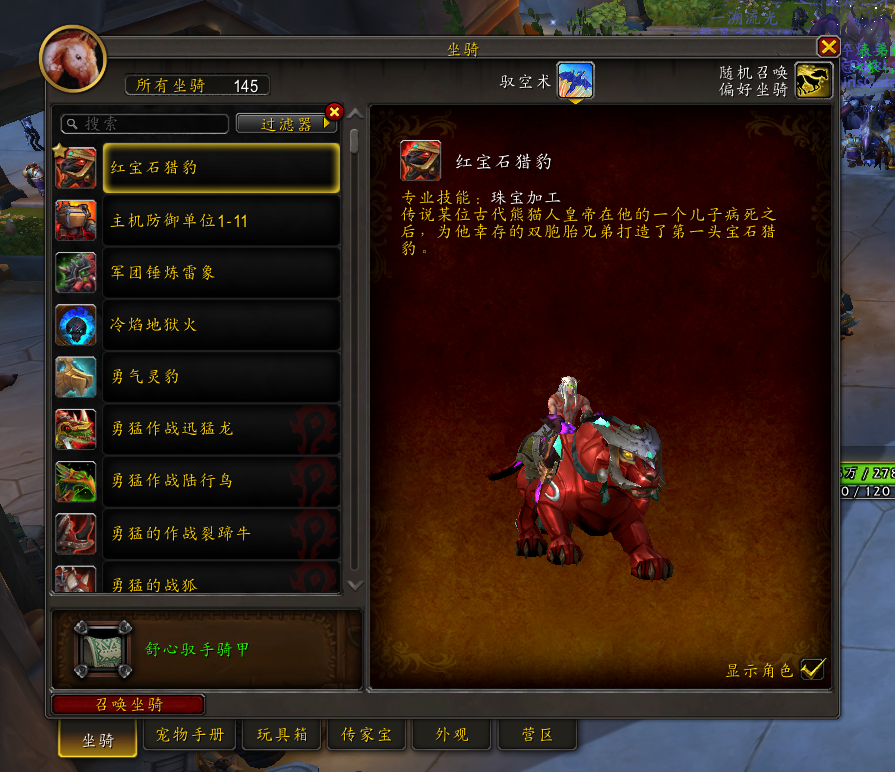
Task: Open the 过滤器 filter dropdown
Action: [x=287, y=124]
